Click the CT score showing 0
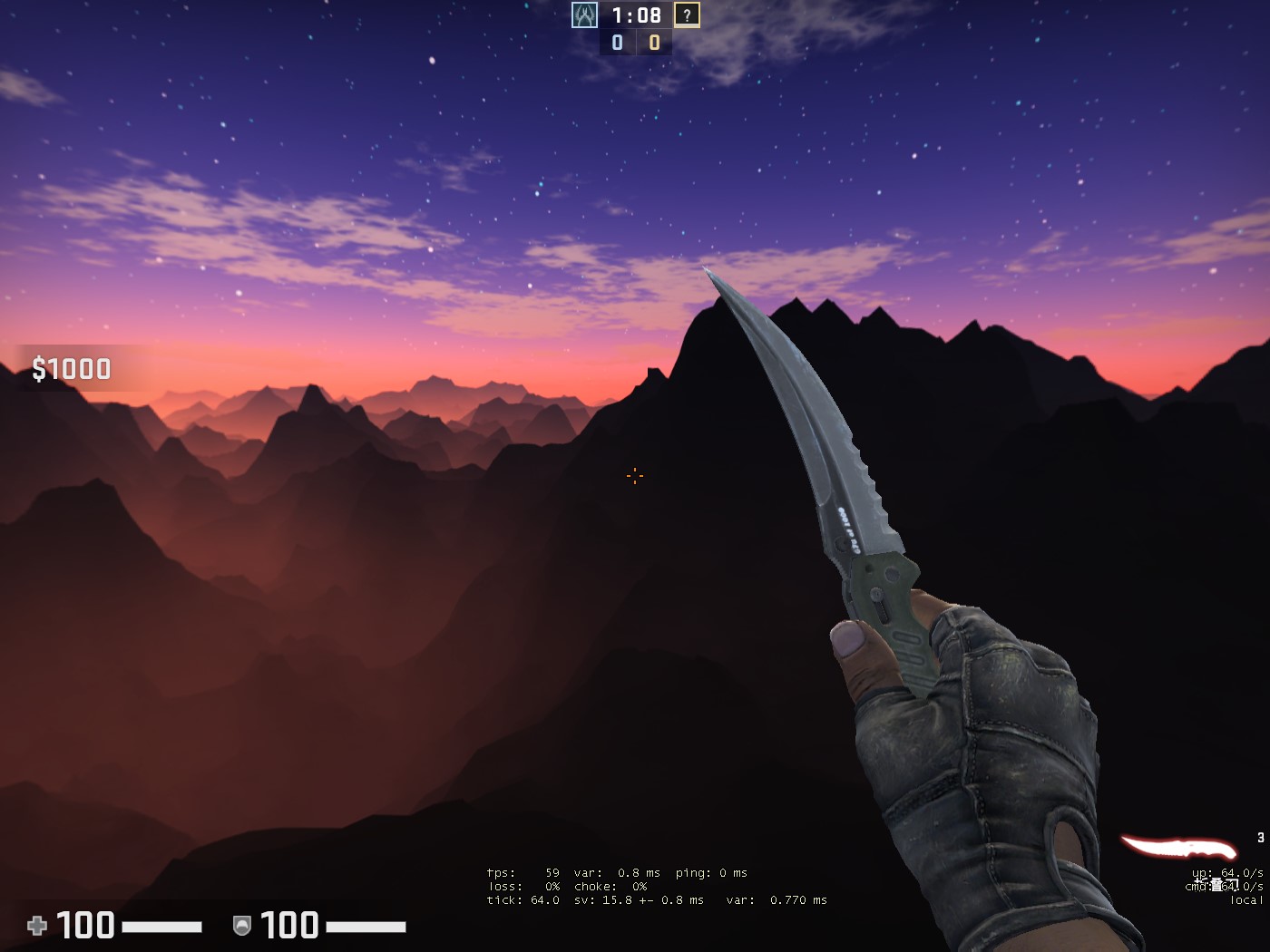 [x=615, y=41]
